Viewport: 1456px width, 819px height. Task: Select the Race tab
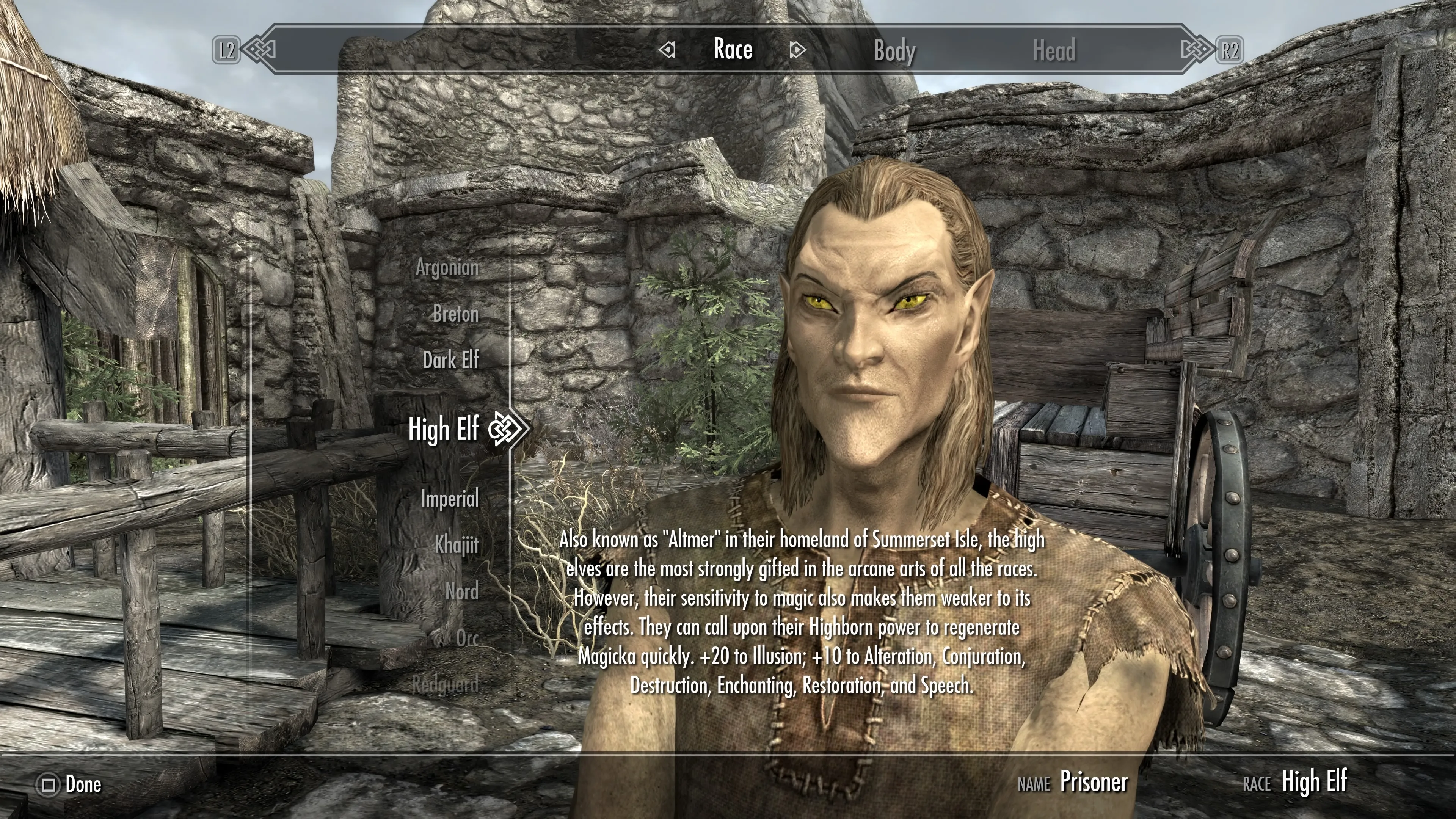733,50
